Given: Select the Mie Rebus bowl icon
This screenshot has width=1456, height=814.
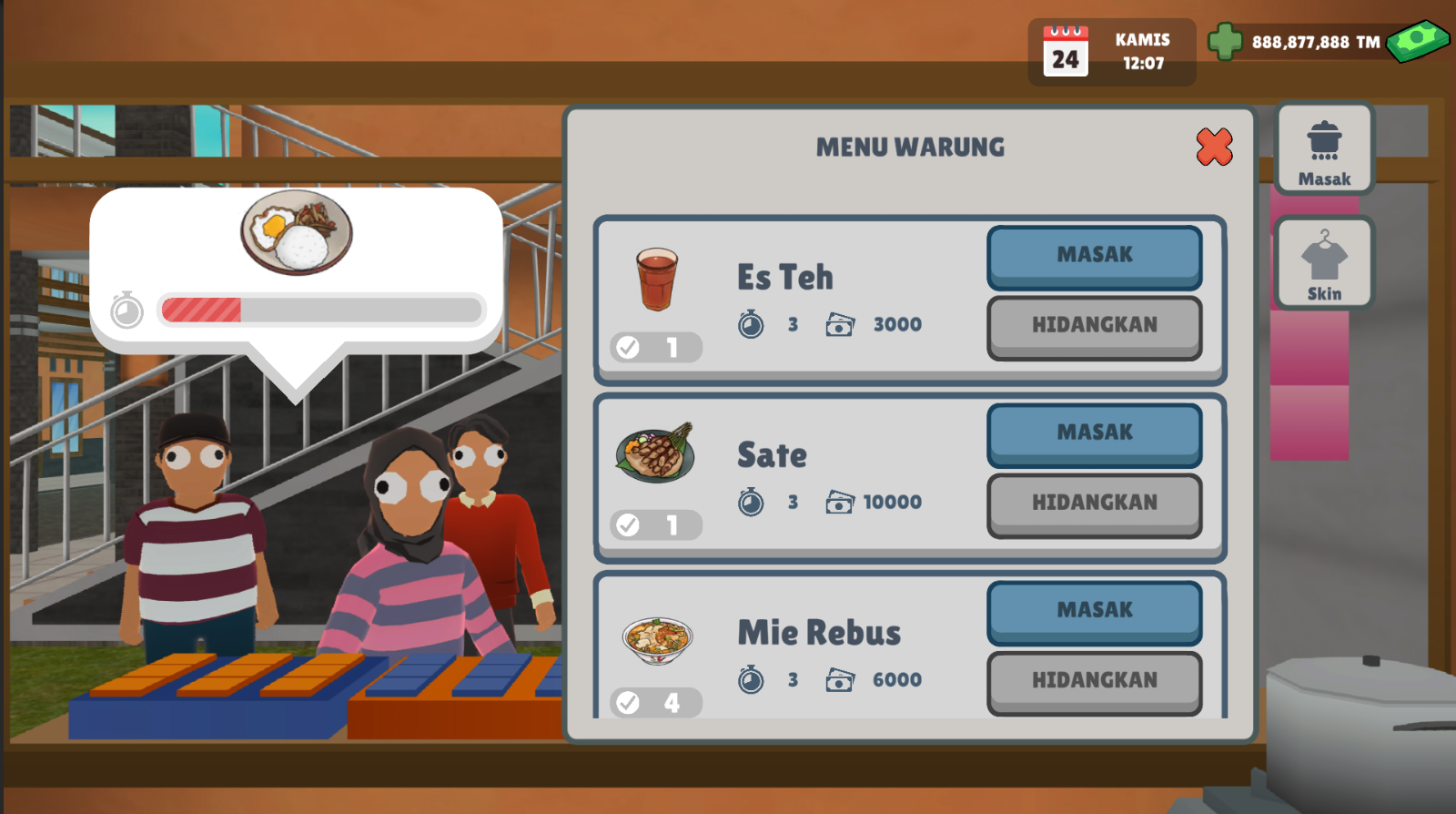Looking at the screenshot, I should pos(657,639).
